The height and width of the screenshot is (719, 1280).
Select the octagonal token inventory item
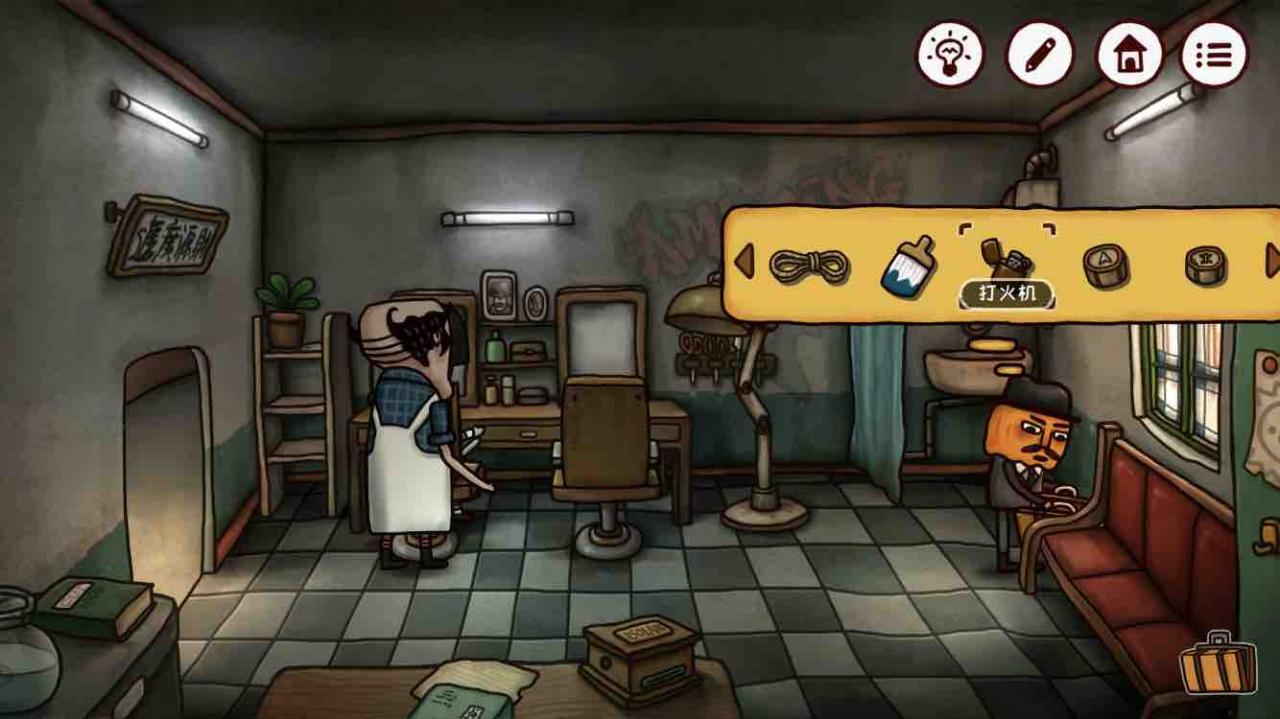pos(1205,265)
